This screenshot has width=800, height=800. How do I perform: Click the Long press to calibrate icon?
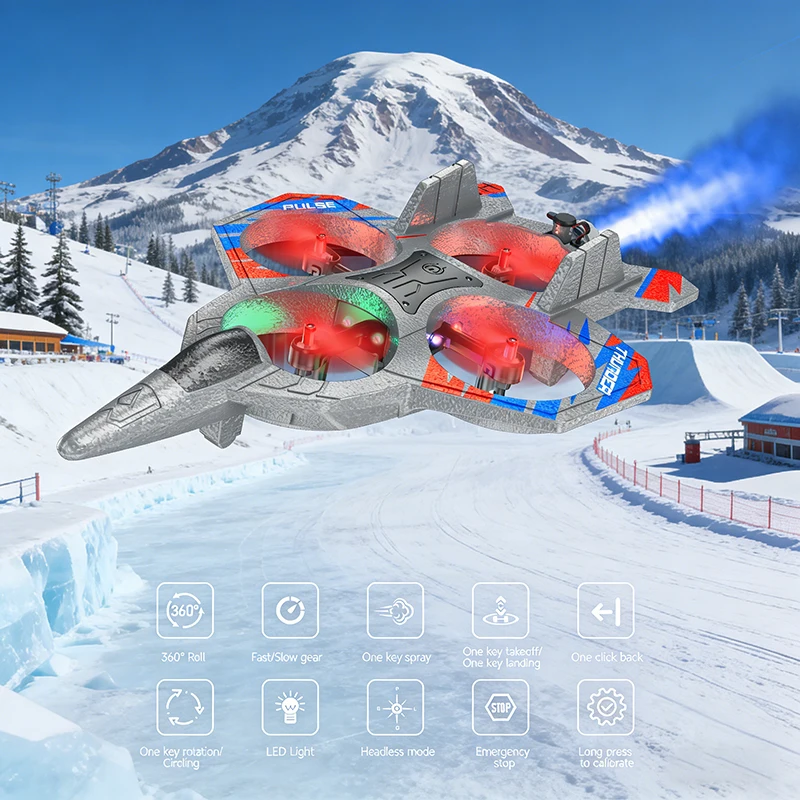tap(605, 707)
